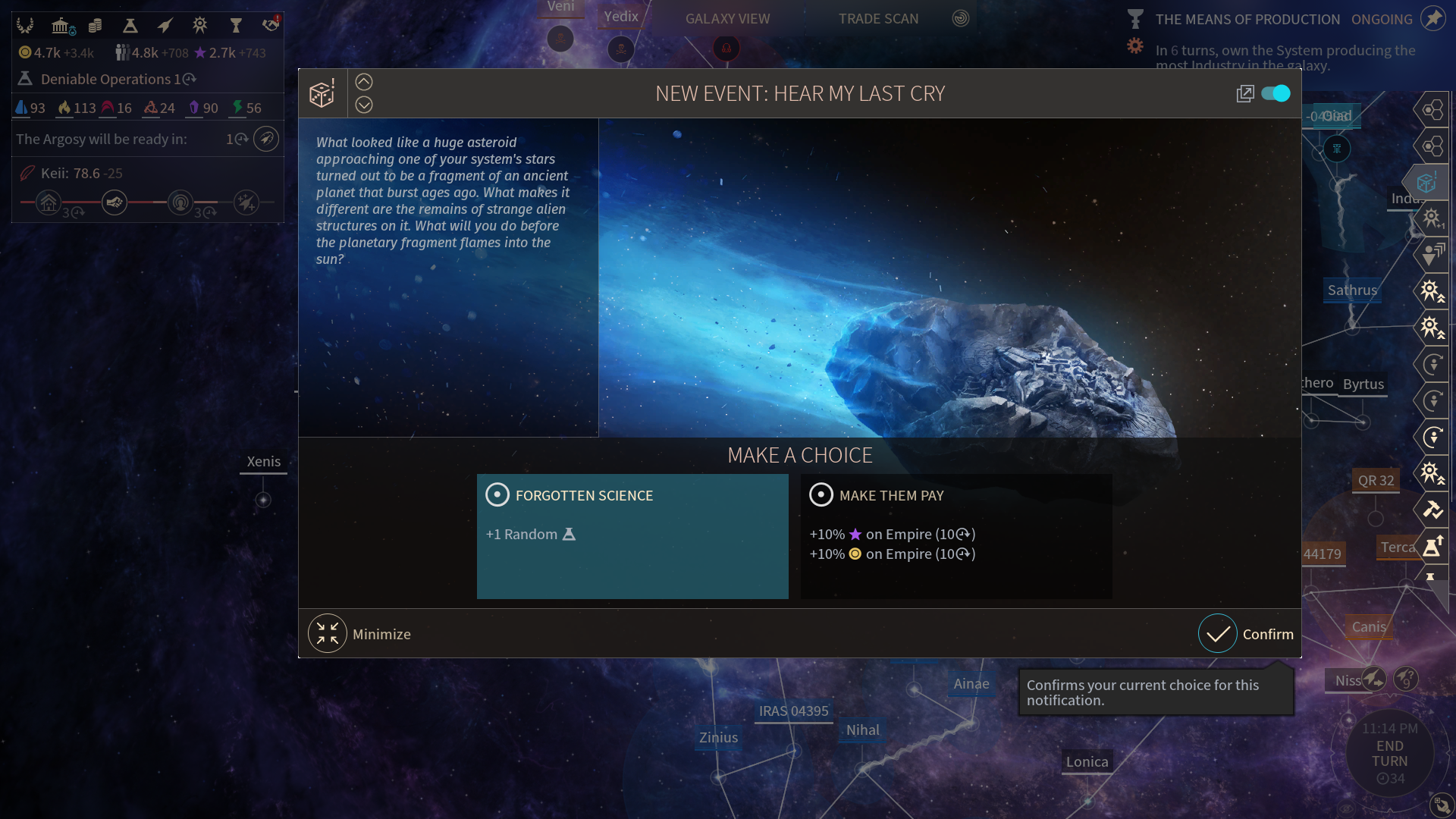The height and width of the screenshot is (819, 1456).
Task: Click the spiral icon next to Trade Scan
Action: [x=961, y=19]
